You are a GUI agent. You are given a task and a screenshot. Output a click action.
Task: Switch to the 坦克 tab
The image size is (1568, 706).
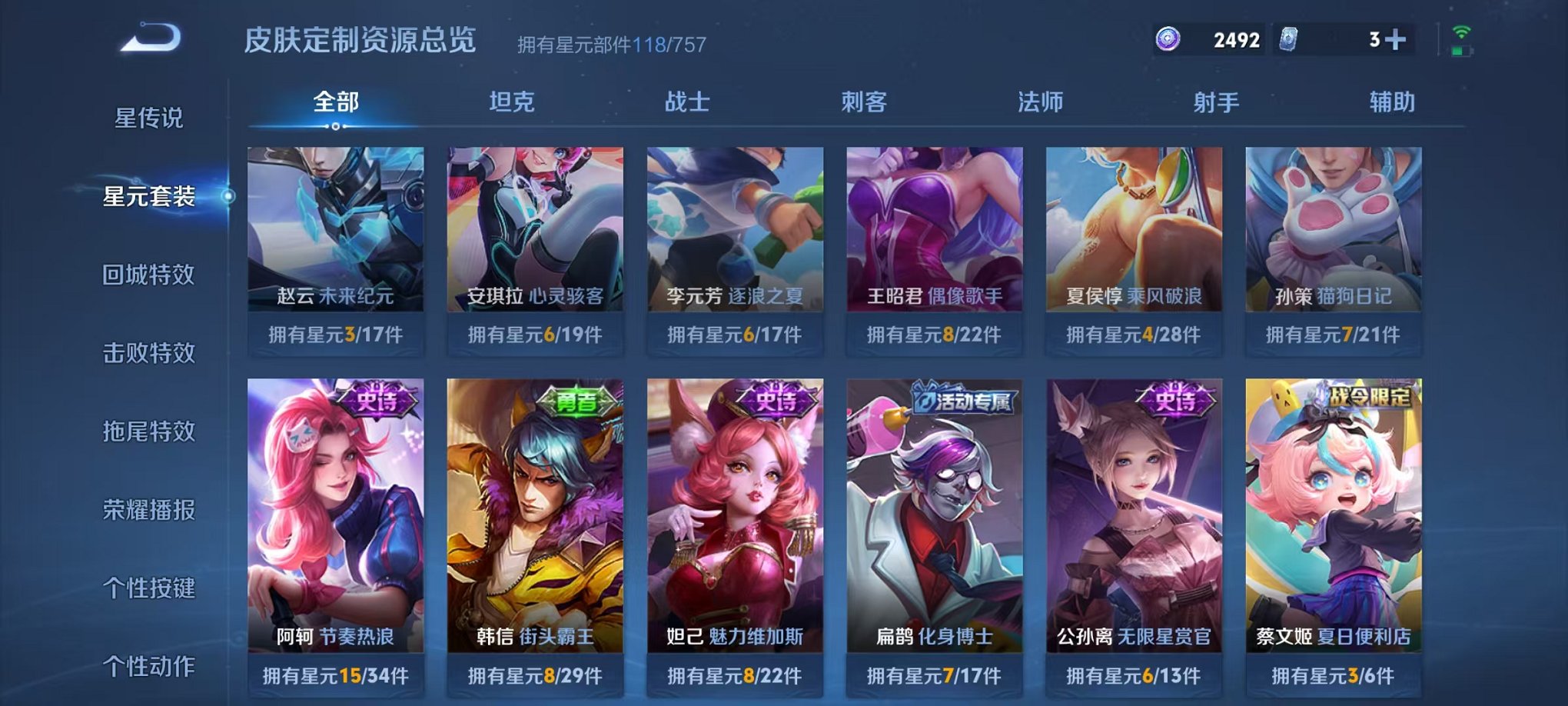click(510, 101)
